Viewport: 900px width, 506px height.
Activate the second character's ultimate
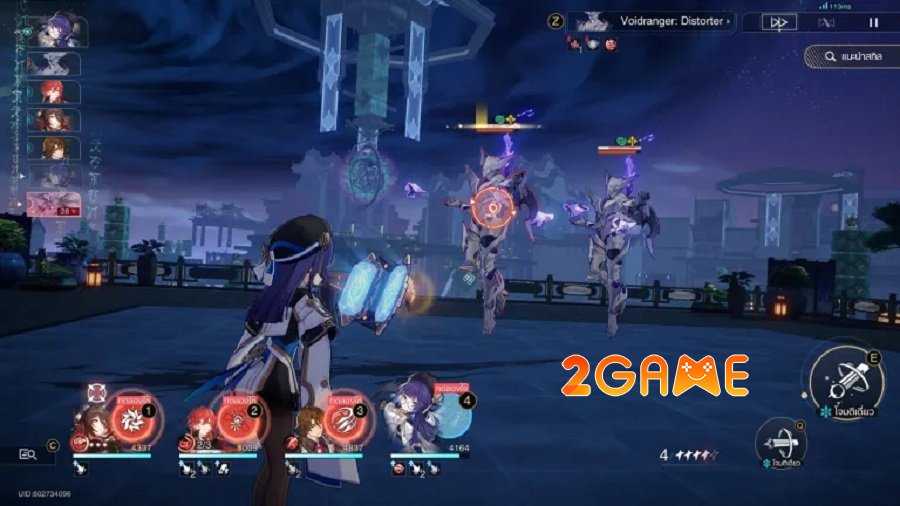(236, 411)
